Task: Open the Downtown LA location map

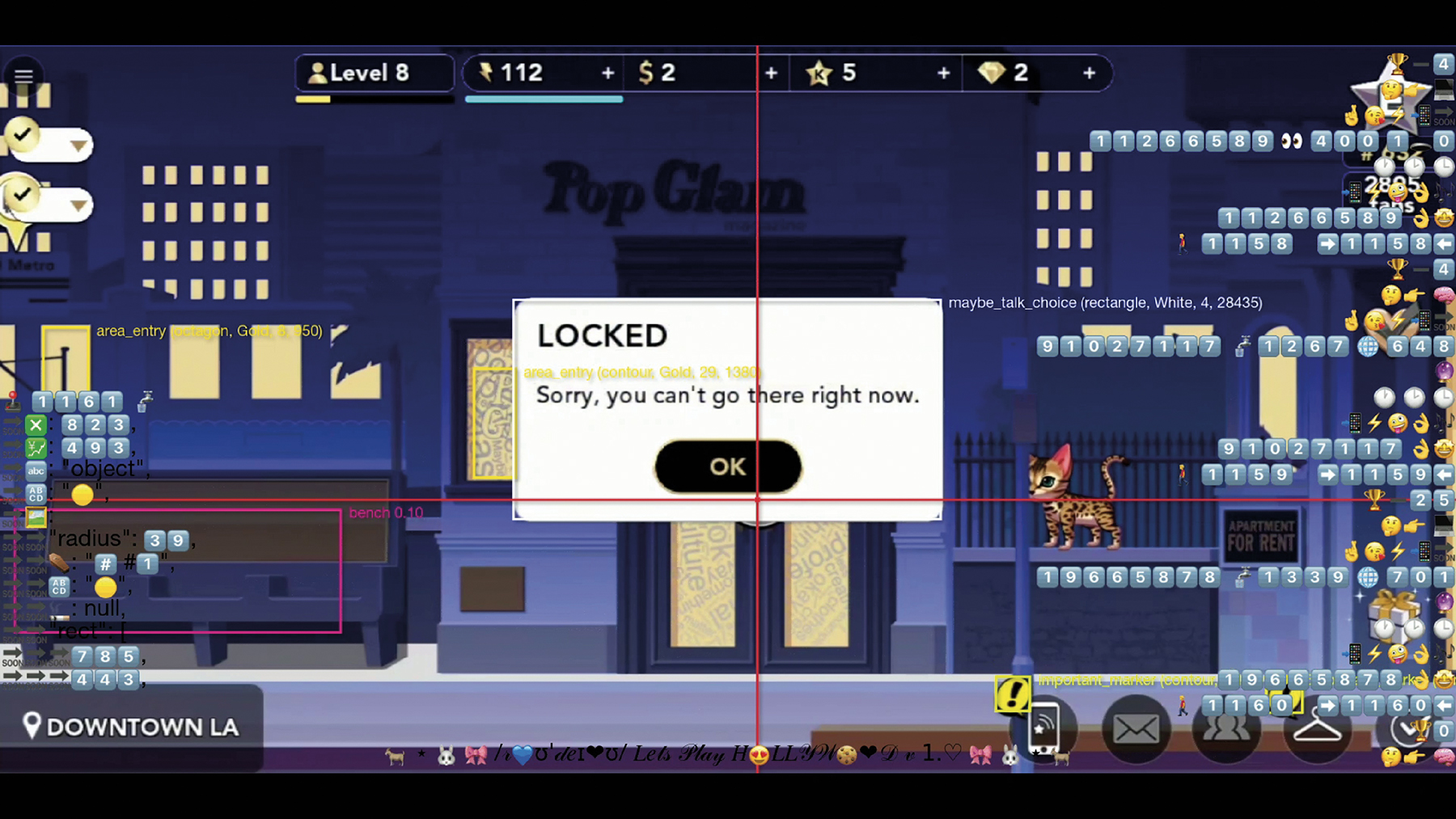Action: (132, 727)
